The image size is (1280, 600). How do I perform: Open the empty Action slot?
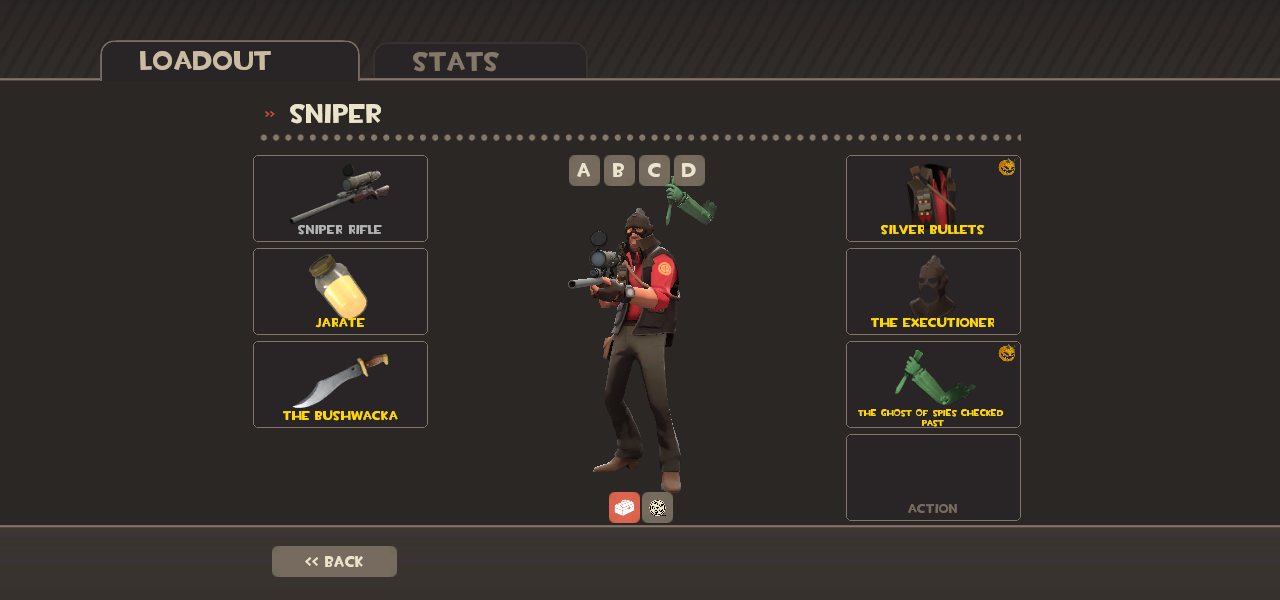(933, 477)
